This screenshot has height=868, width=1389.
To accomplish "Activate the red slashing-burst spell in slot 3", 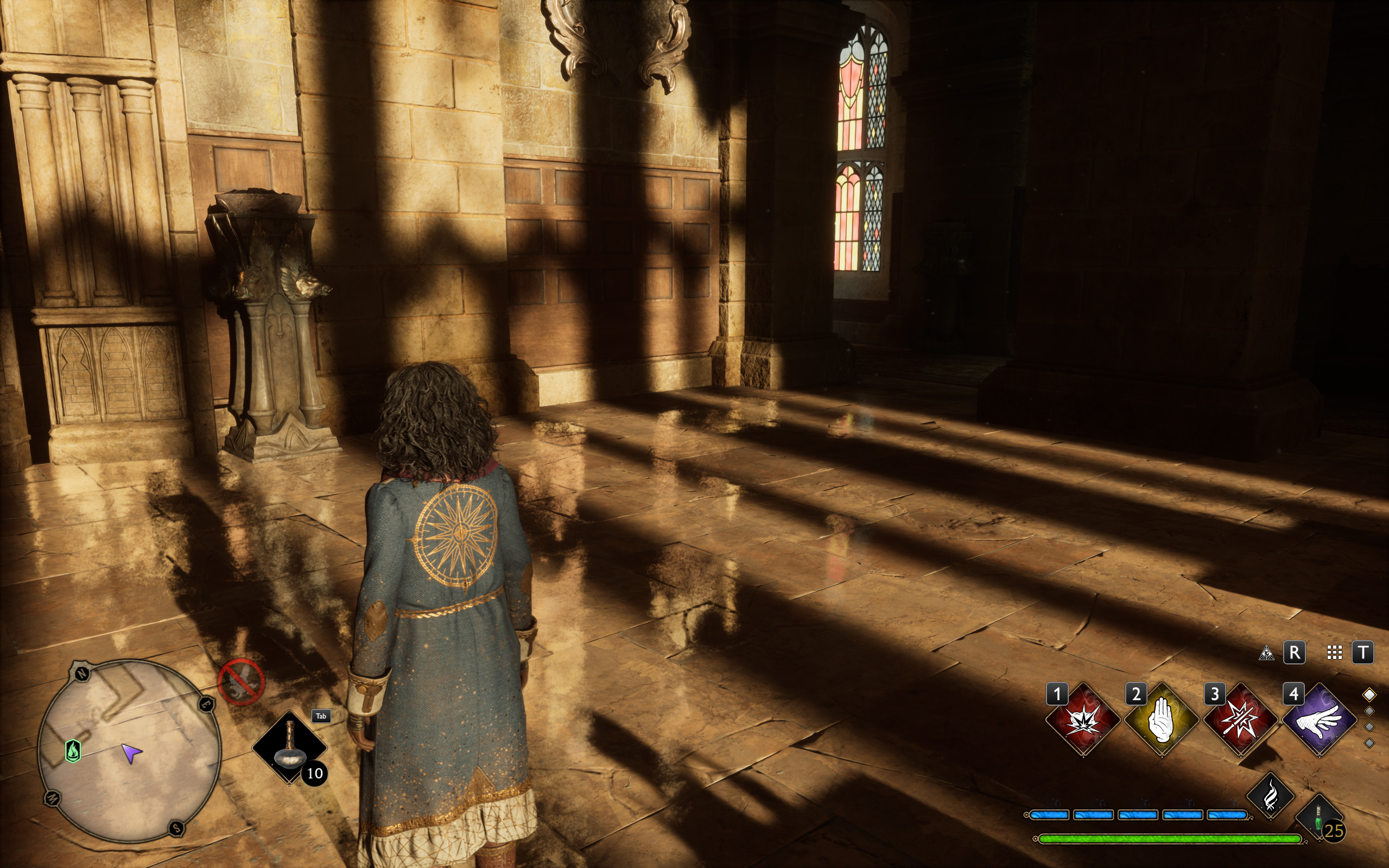I will 1240,720.
